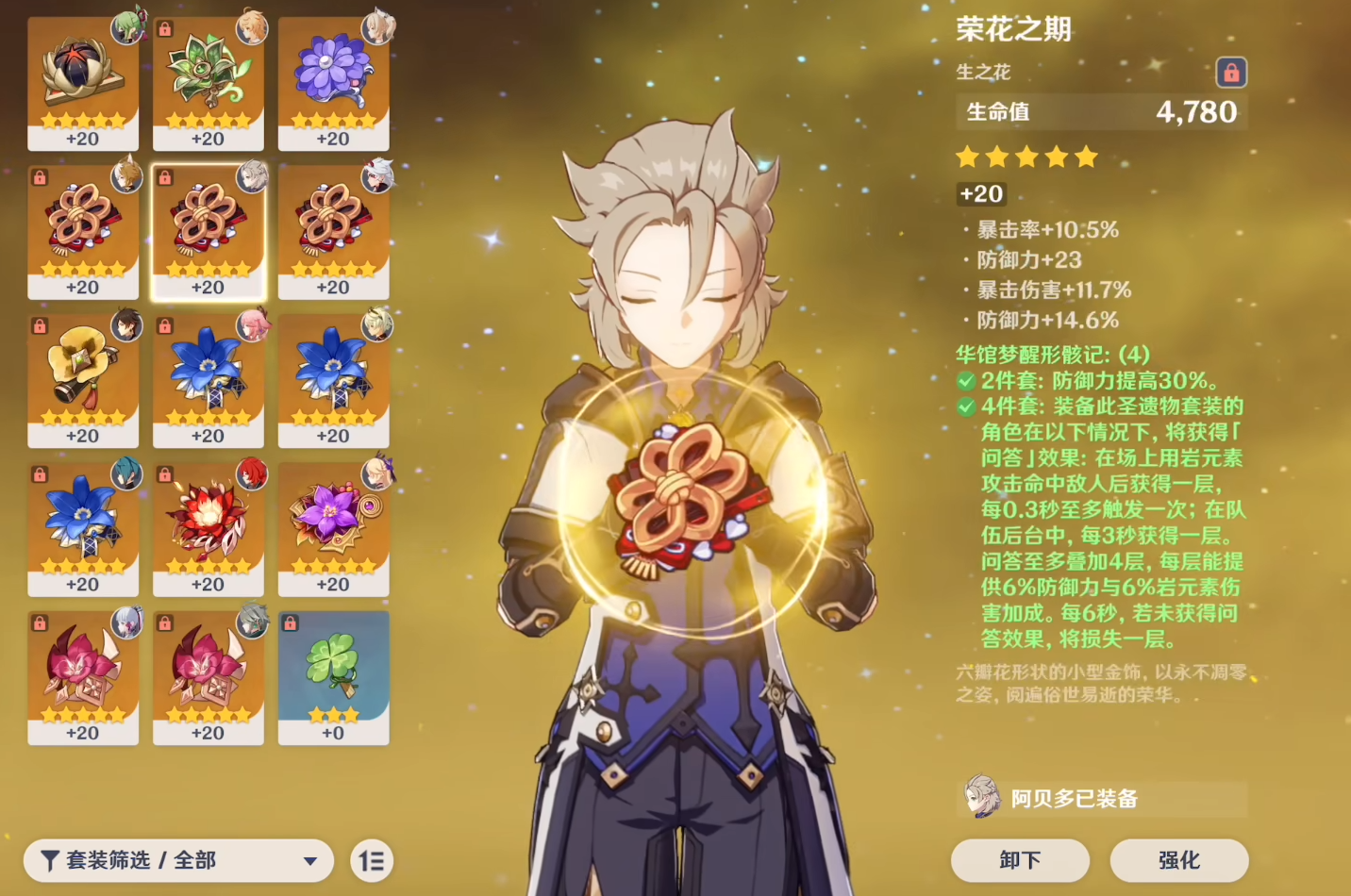Click a star in the five-star rating row
This screenshot has height=896, width=1351.
point(1026,157)
